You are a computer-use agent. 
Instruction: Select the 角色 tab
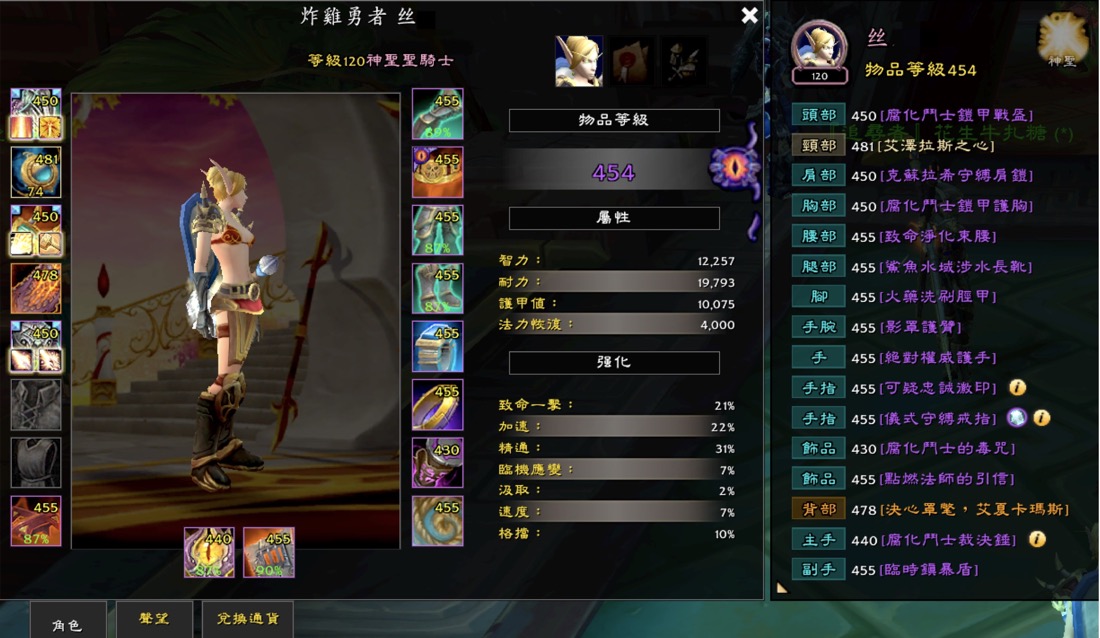67,620
